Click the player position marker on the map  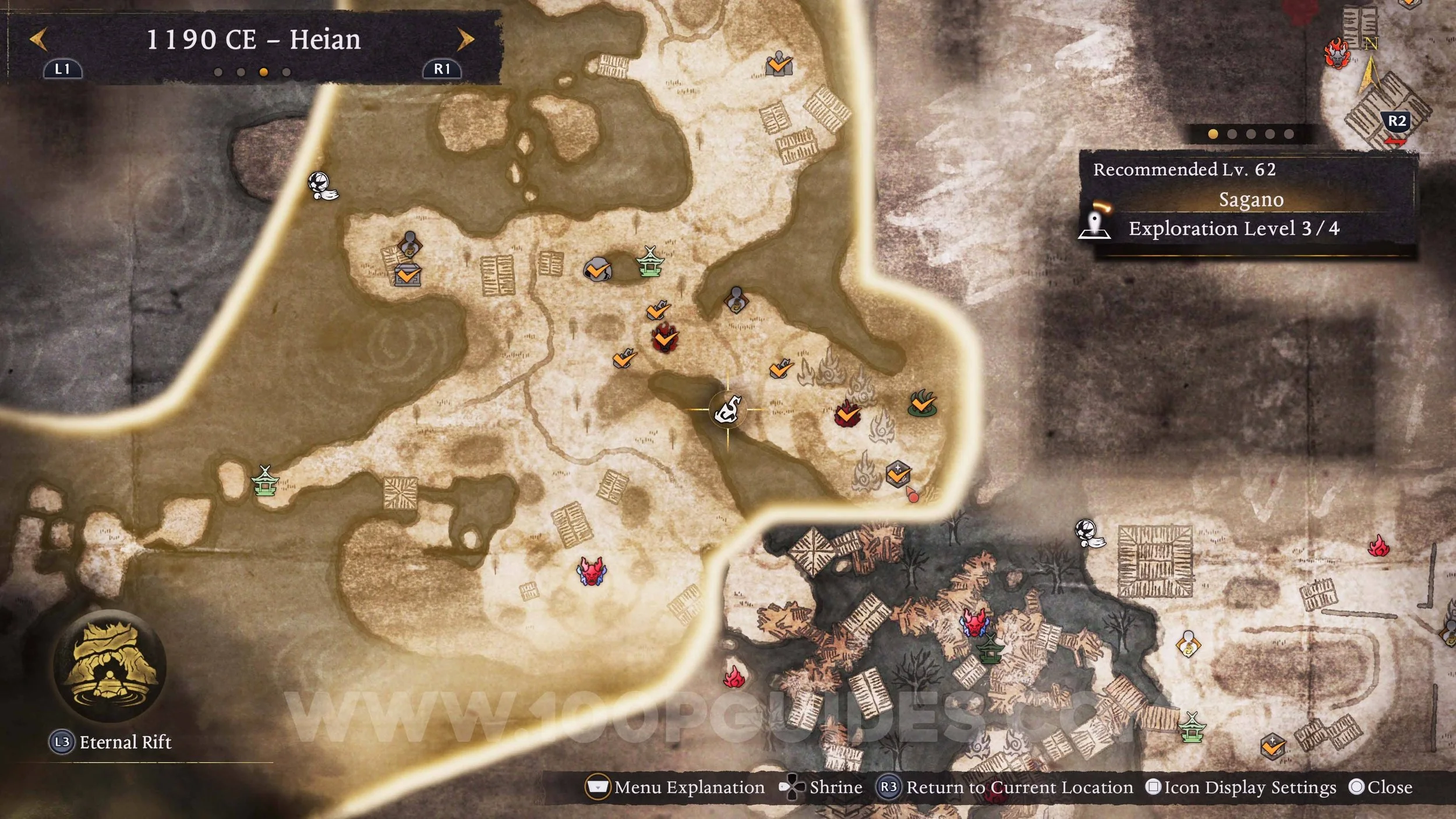(728, 410)
